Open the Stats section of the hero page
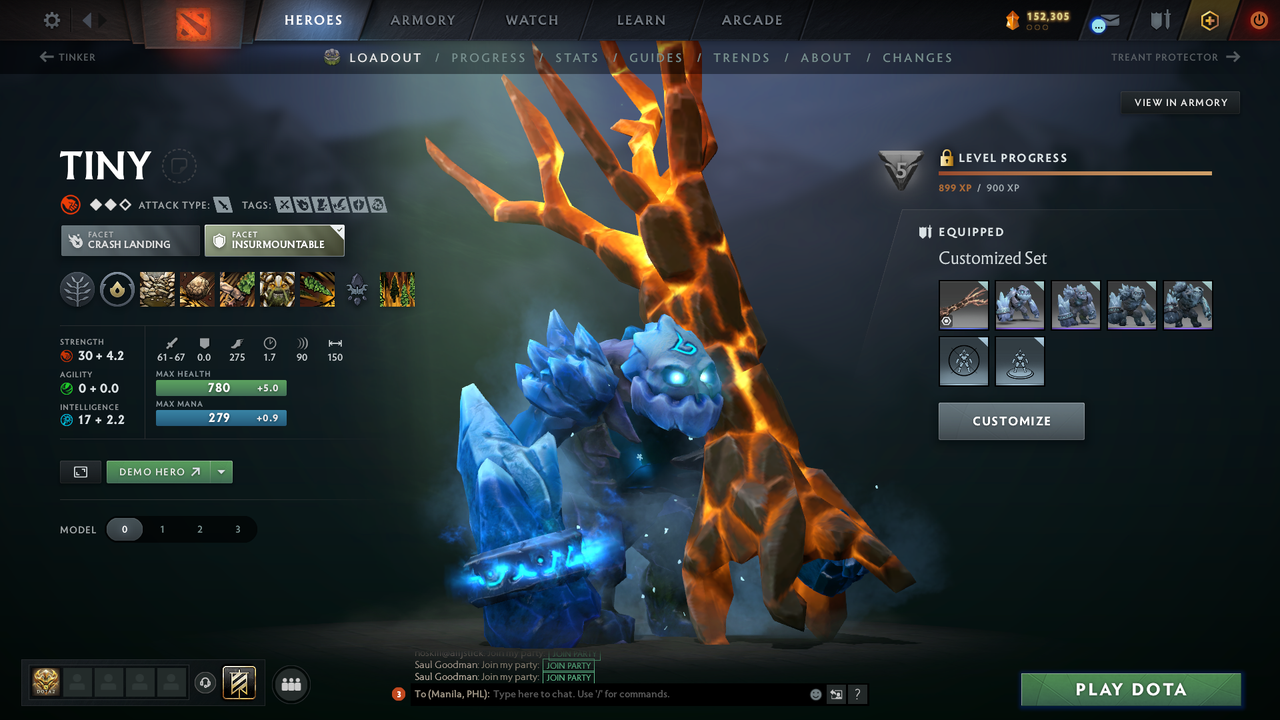1280x720 pixels. click(577, 57)
